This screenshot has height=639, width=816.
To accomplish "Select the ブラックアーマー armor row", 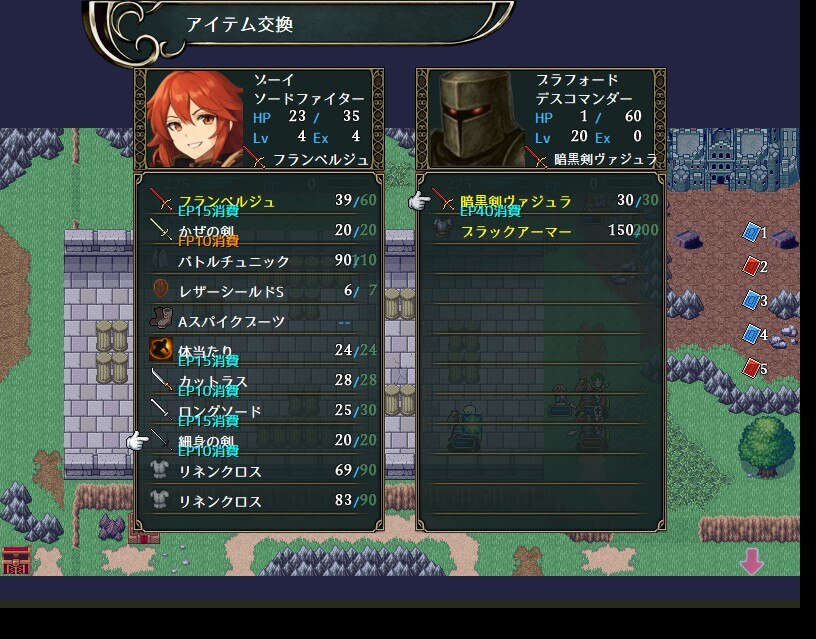I will [x=542, y=231].
